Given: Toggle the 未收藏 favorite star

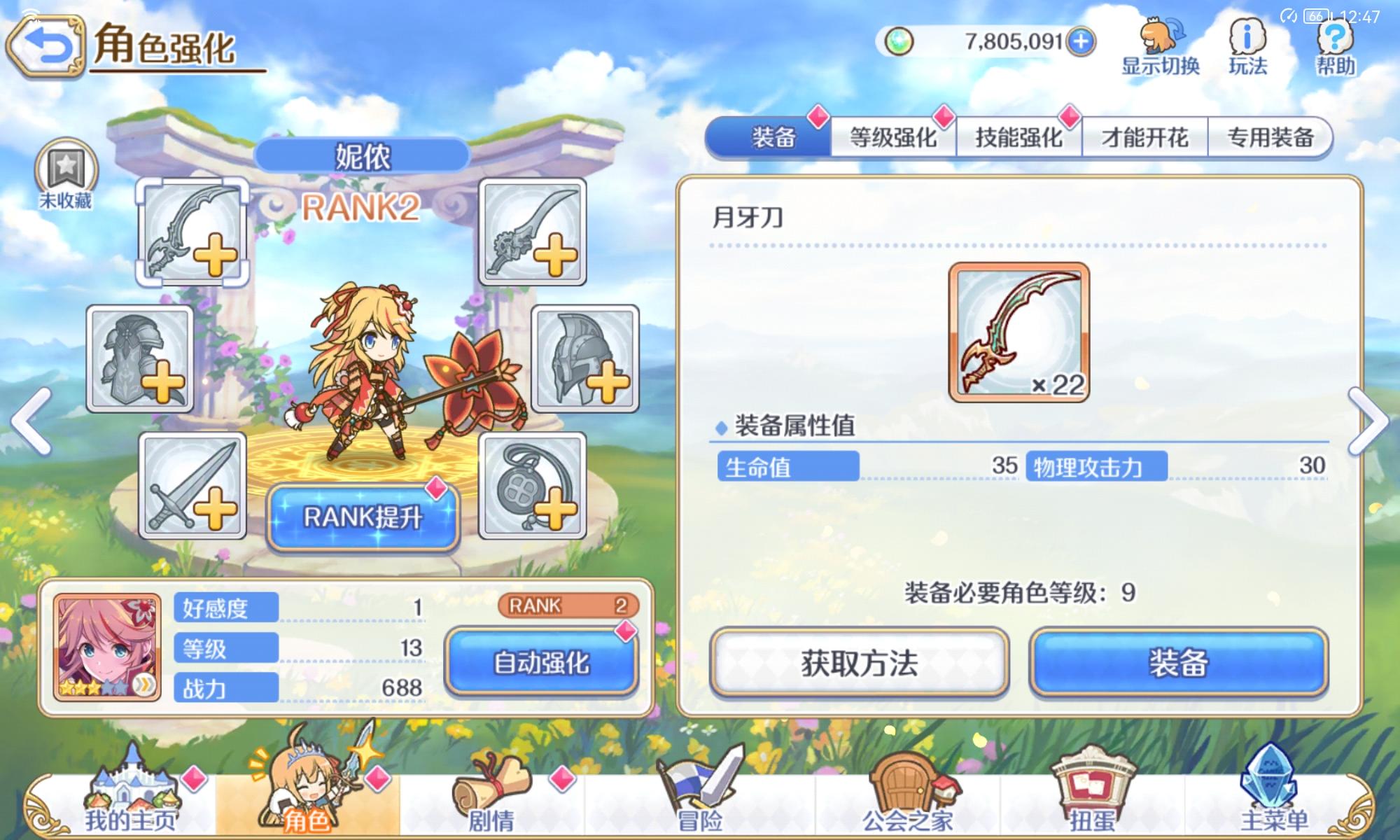Looking at the screenshot, I should 67,168.
